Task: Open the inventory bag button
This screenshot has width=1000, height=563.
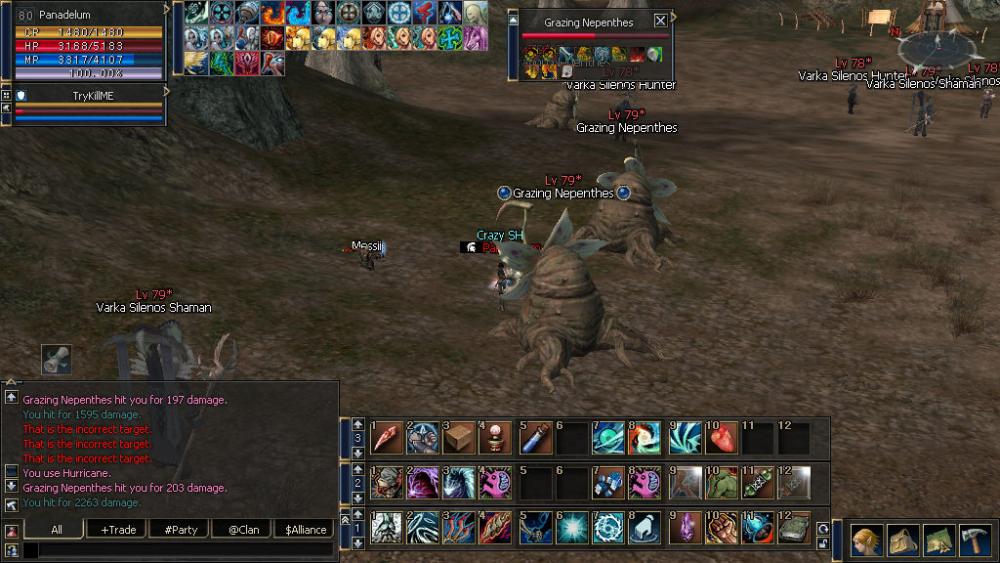Action: (x=903, y=541)
